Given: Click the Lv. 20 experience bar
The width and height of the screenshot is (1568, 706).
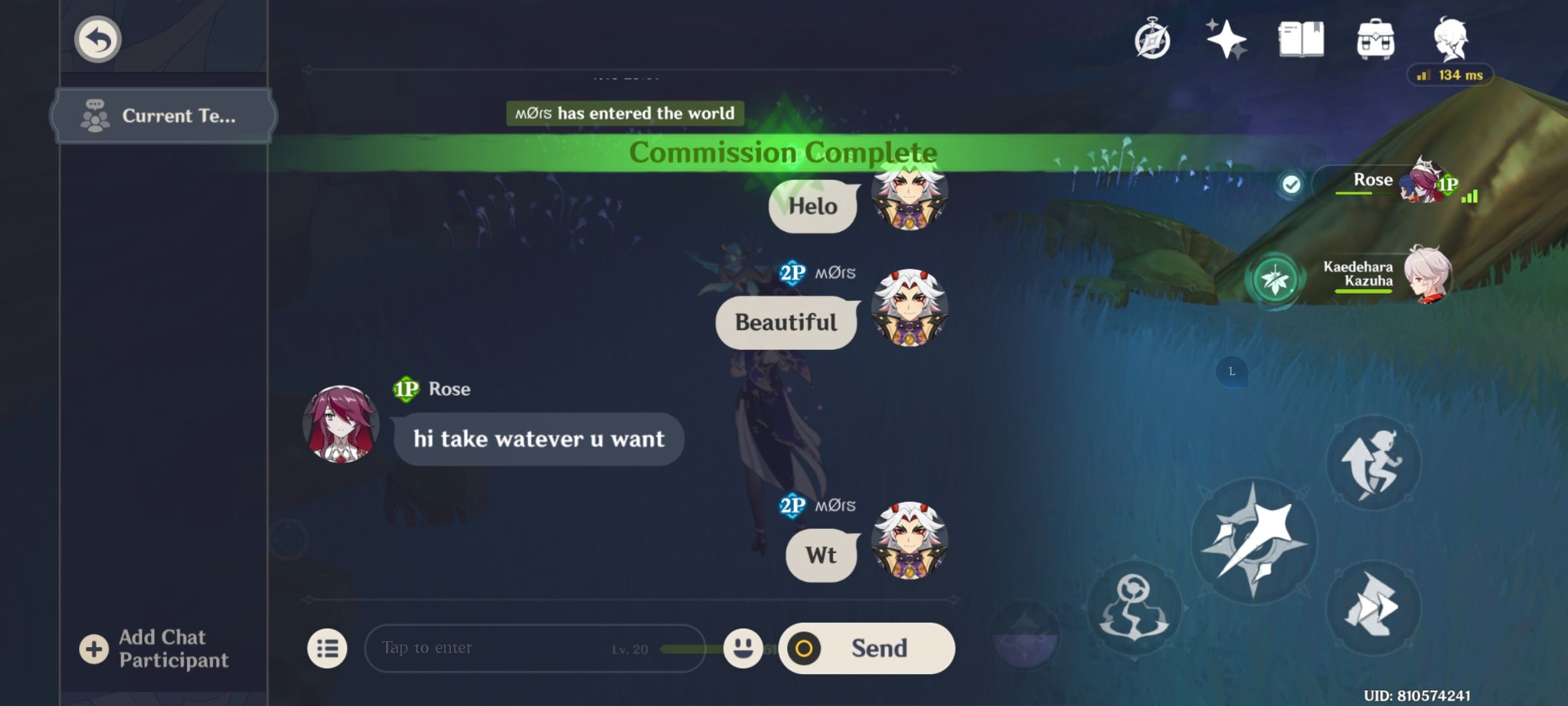Looking at the screenshot, I should click(x=660, y=648).
